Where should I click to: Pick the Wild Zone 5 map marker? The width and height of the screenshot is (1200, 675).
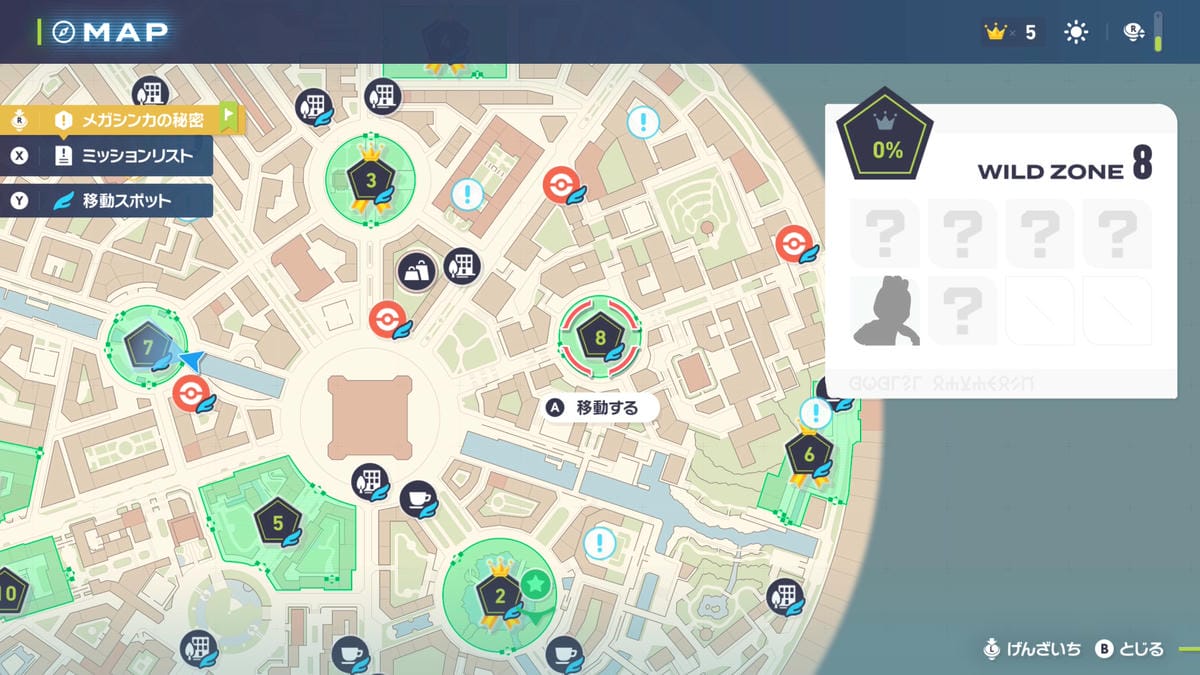pyautogui.click(x=277, y=521)
